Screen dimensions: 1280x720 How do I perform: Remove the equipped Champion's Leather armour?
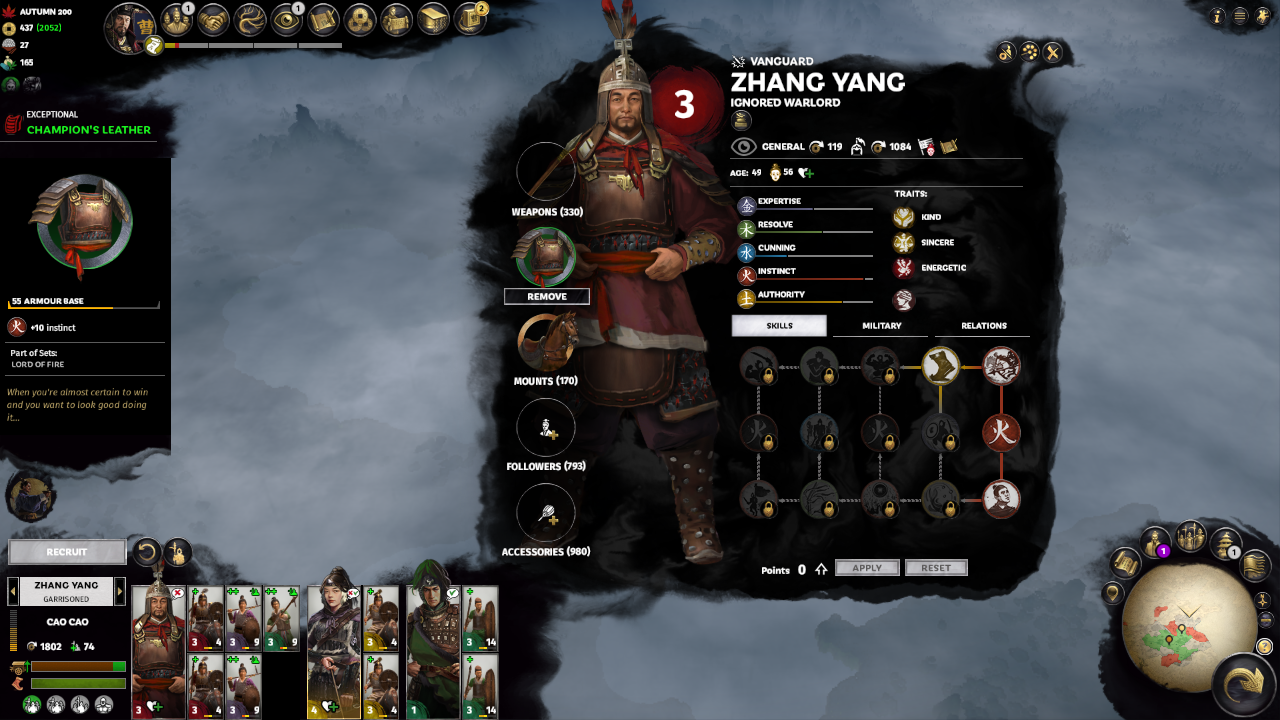546,296
